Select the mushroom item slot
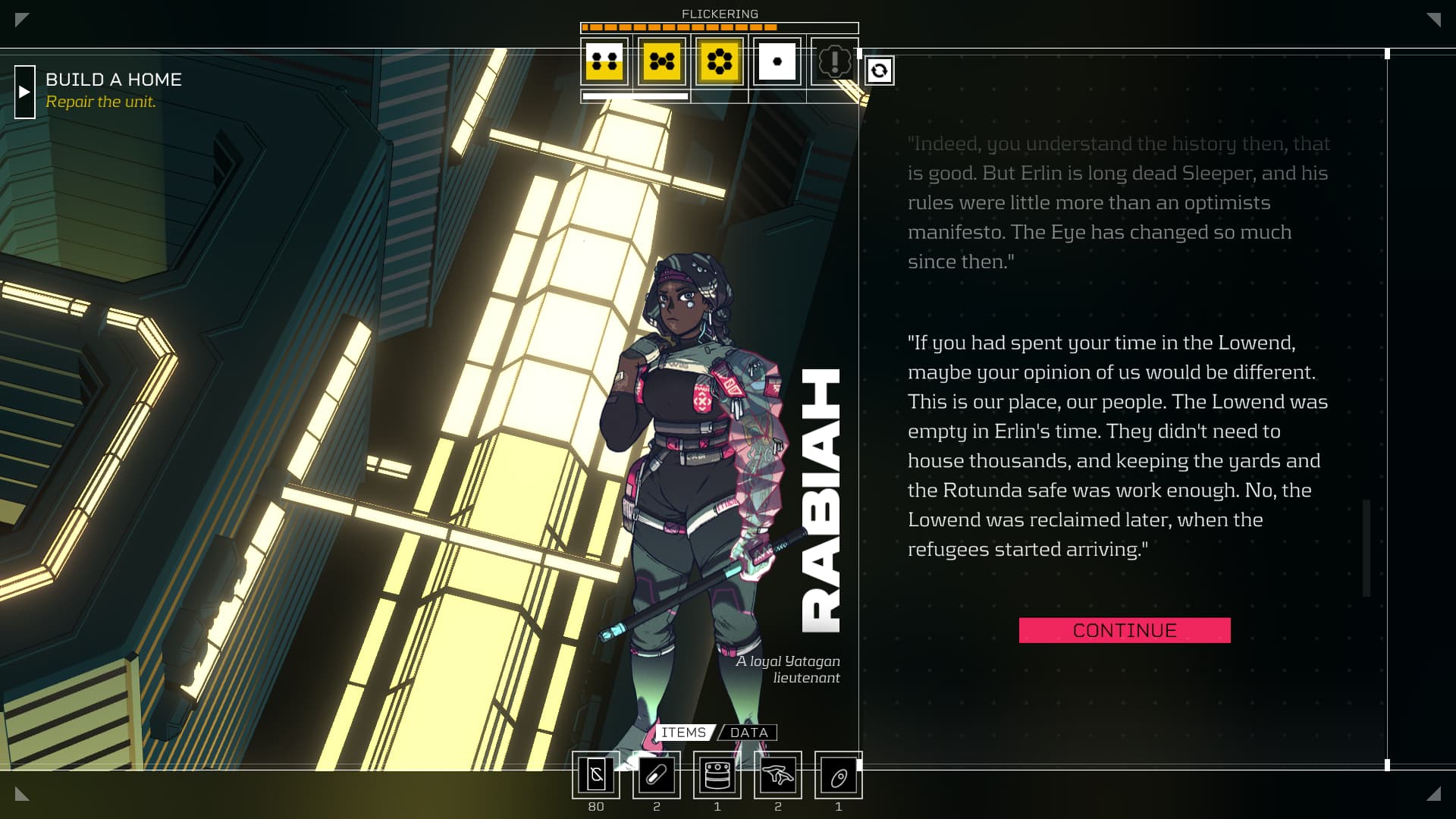Viewport: 1456px width, 819px height. click(x=778, y=775)
